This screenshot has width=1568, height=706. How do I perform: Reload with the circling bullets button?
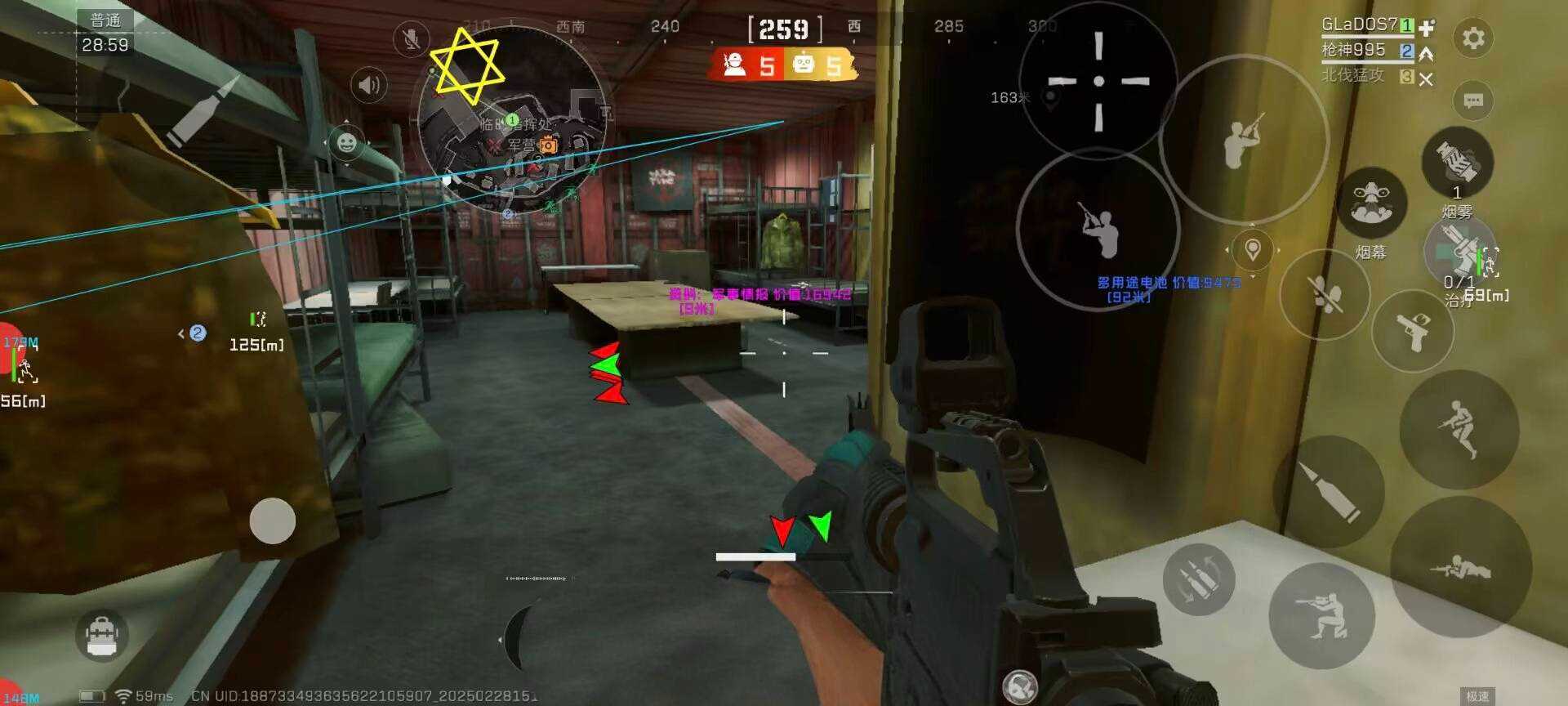click(1198, 580)
